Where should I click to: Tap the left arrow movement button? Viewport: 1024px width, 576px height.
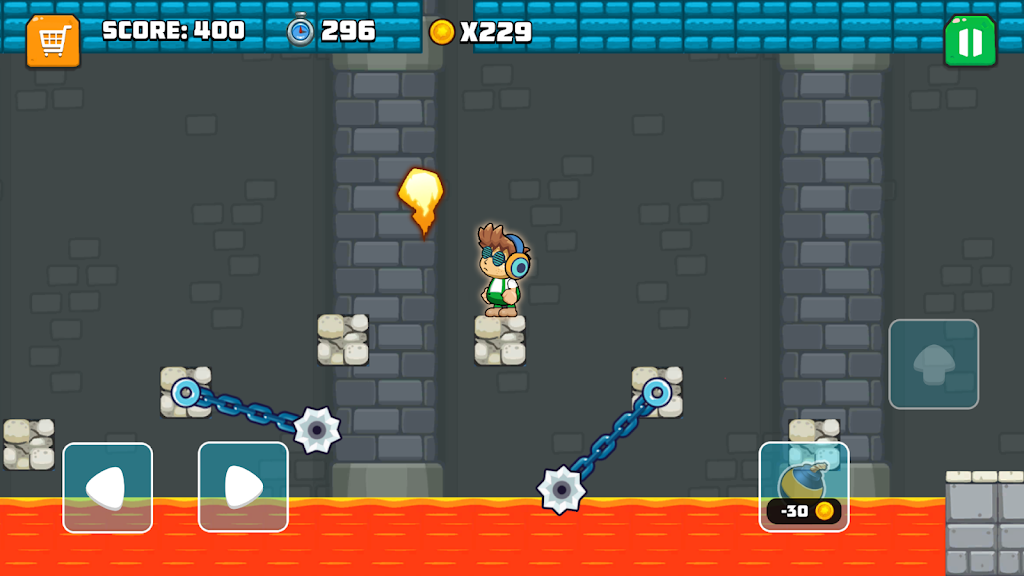pyautogui.click(x=108, y=487)
